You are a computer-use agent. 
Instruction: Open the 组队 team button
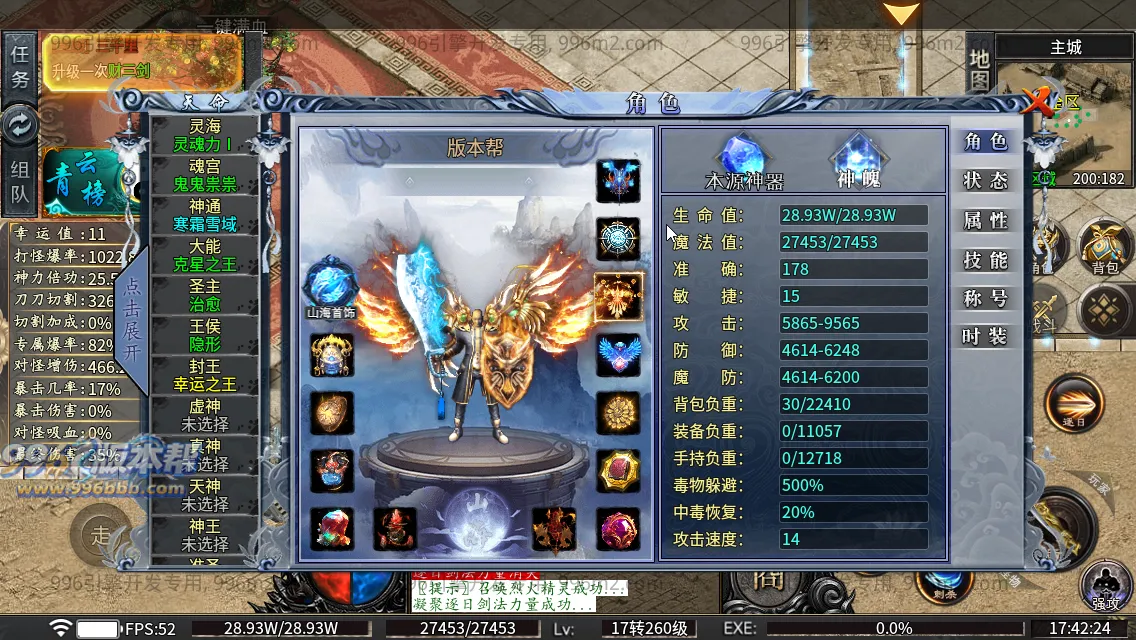point(20,182)
